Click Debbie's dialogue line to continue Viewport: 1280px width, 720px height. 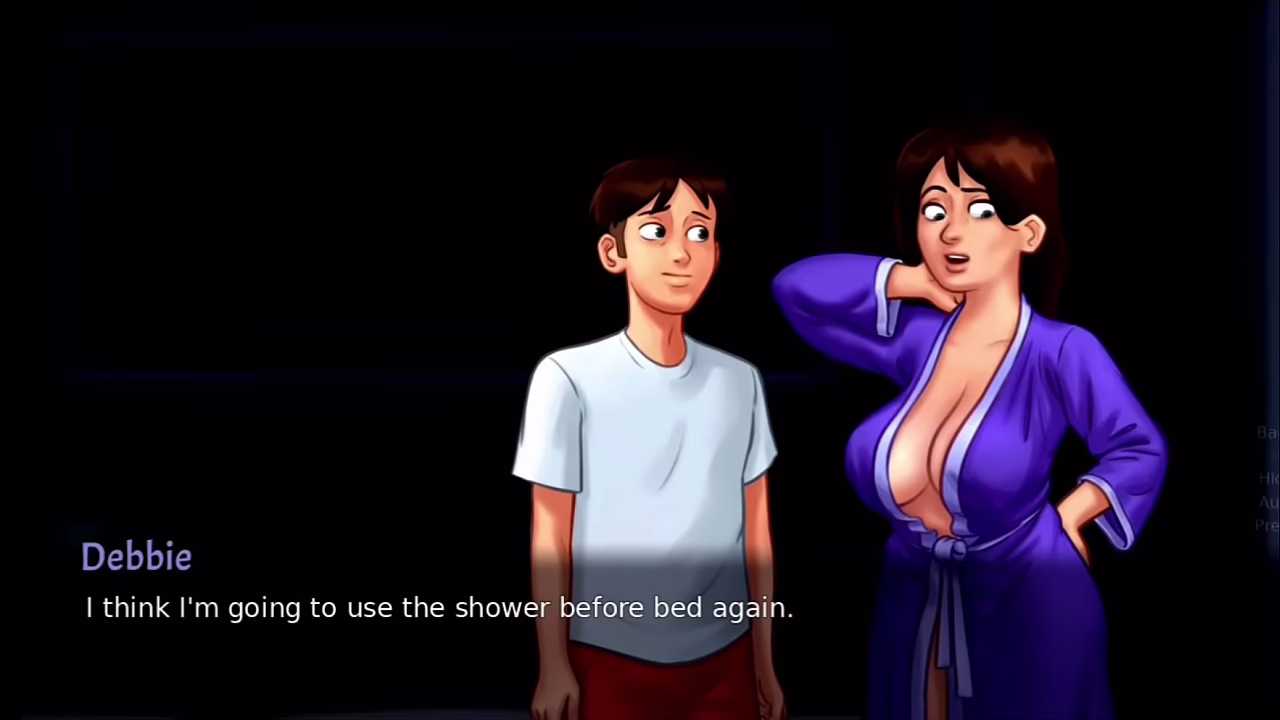[439, 608]
